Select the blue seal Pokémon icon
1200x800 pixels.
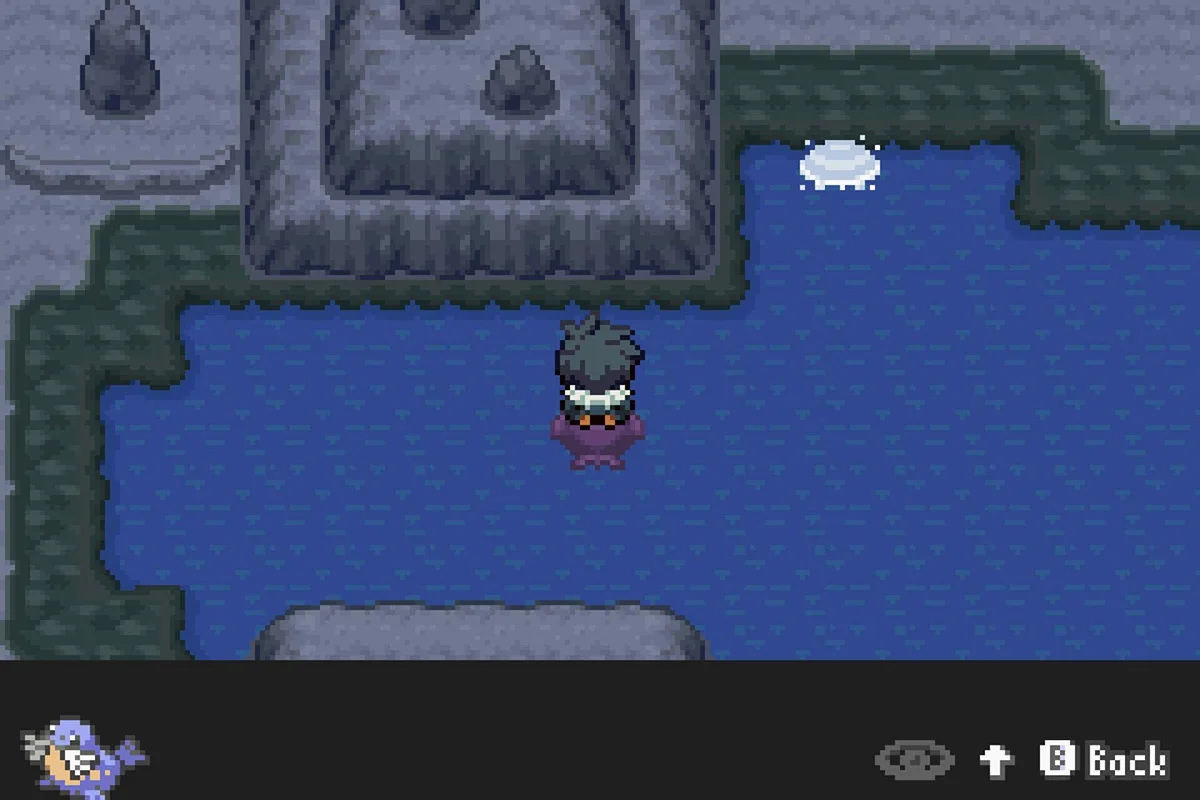point(84,755)
